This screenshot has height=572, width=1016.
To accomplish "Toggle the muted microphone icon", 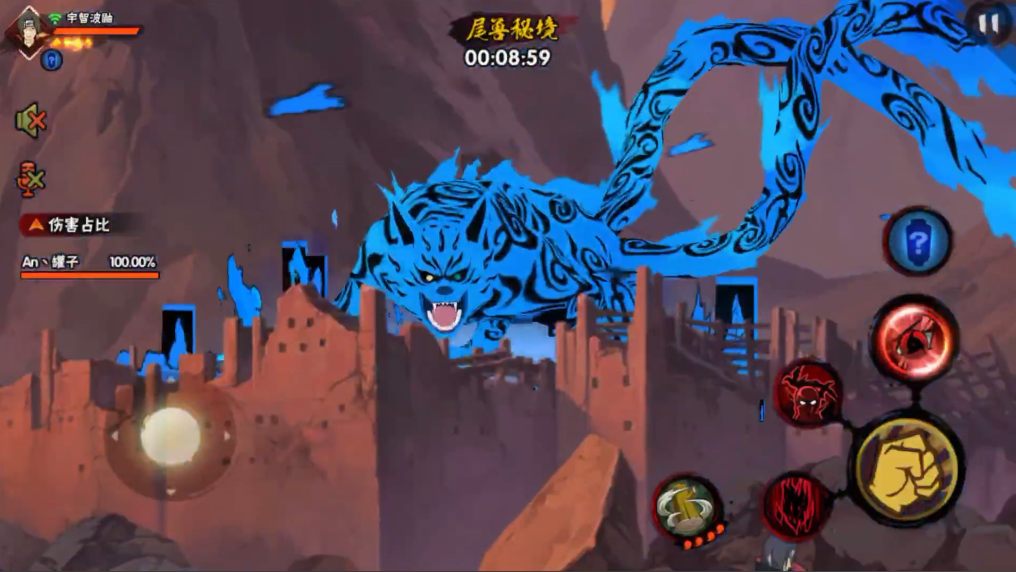I will (x=31, y=179).
